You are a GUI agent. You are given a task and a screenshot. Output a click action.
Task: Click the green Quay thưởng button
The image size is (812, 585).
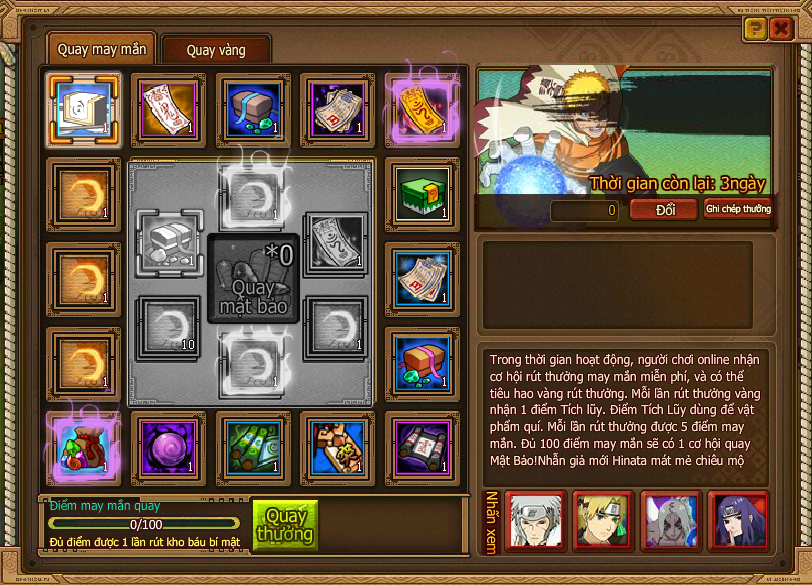[x=285, y=526]
